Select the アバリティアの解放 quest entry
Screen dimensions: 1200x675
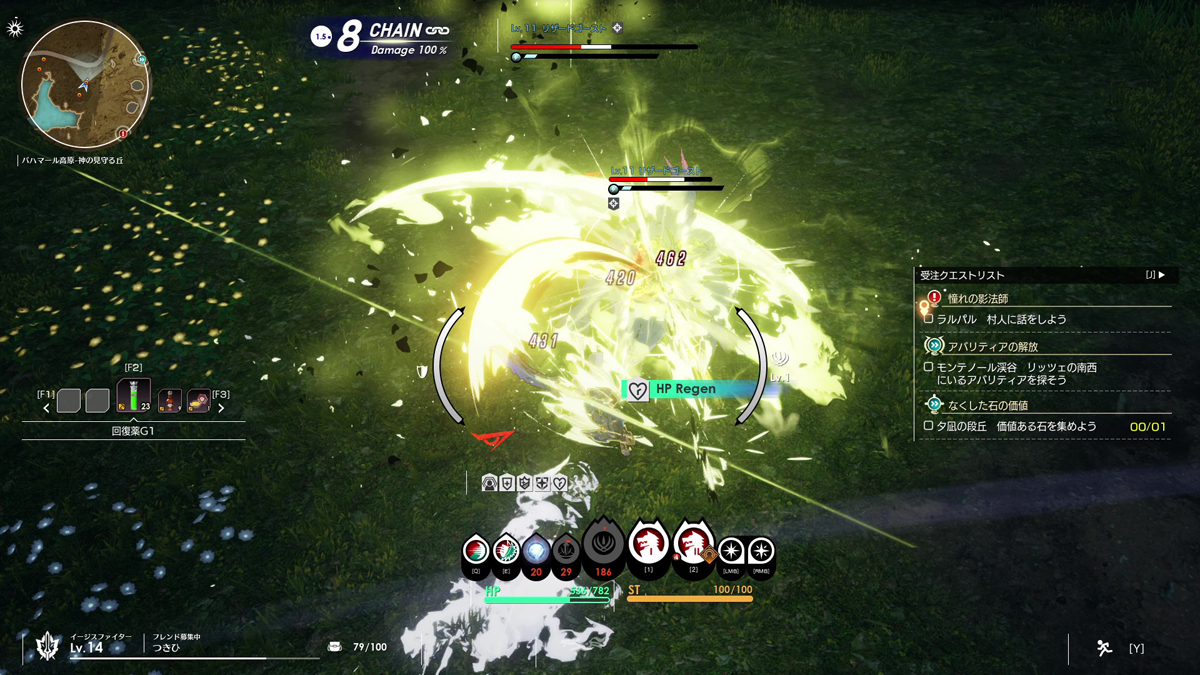click(x=992, y=346)
